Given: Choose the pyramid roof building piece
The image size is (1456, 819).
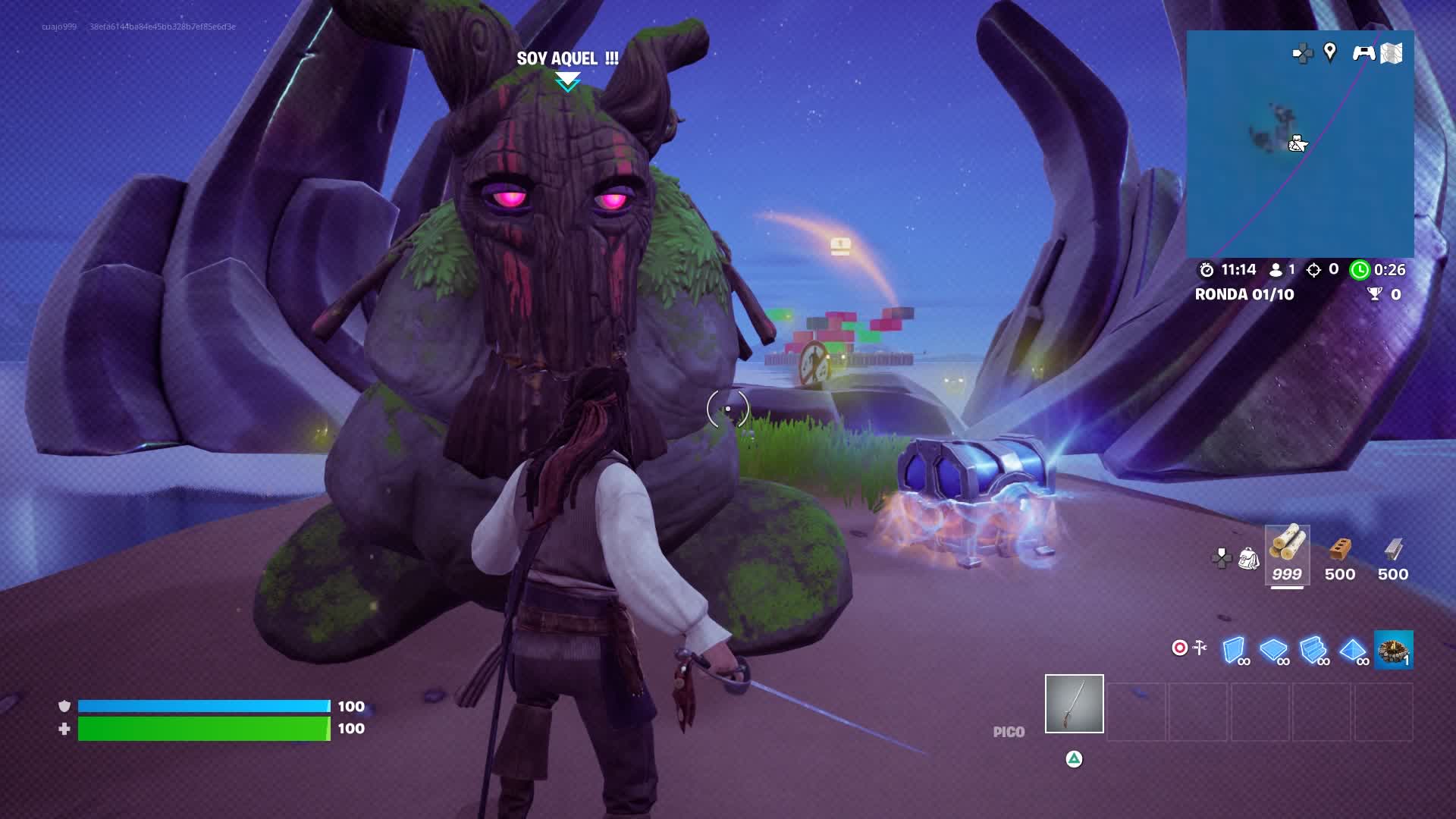Looking at the screenshot, I should coord(1353,650).
